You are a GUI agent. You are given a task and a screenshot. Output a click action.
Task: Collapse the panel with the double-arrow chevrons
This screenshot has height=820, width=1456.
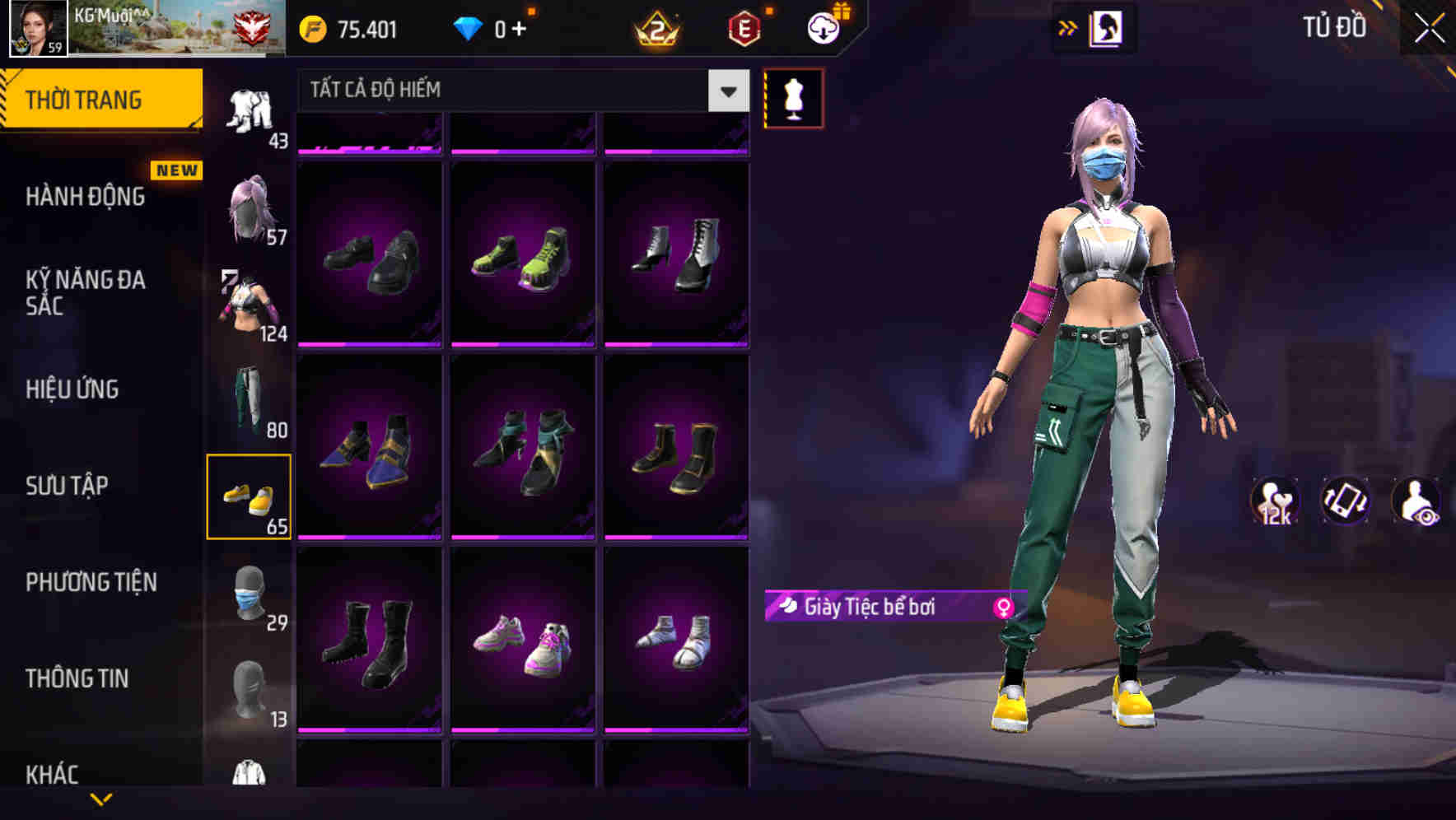(x=1068, y=26)
